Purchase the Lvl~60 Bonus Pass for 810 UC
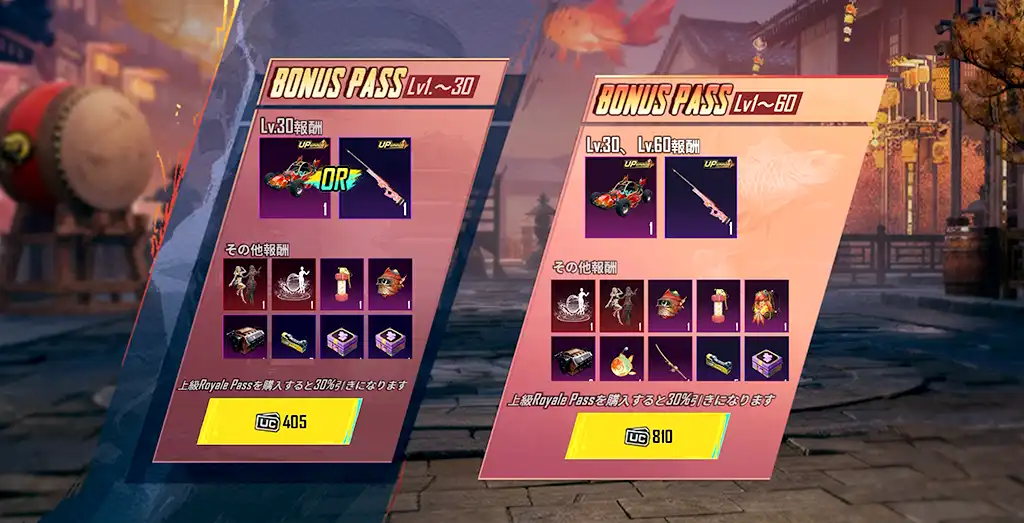The image size is (1024, 523). pos(649,436)
